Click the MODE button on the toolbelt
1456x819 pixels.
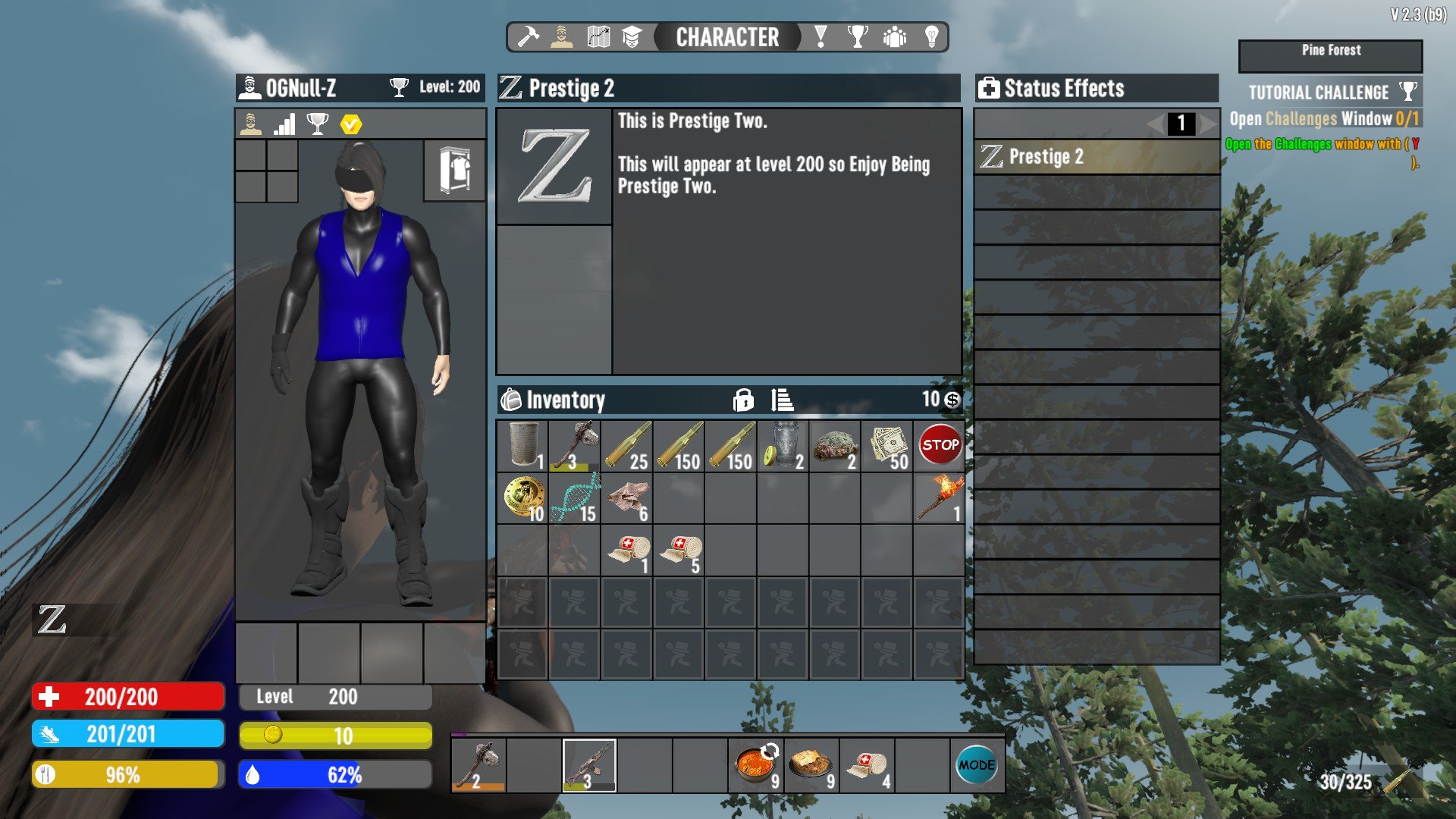coord(977,765)
